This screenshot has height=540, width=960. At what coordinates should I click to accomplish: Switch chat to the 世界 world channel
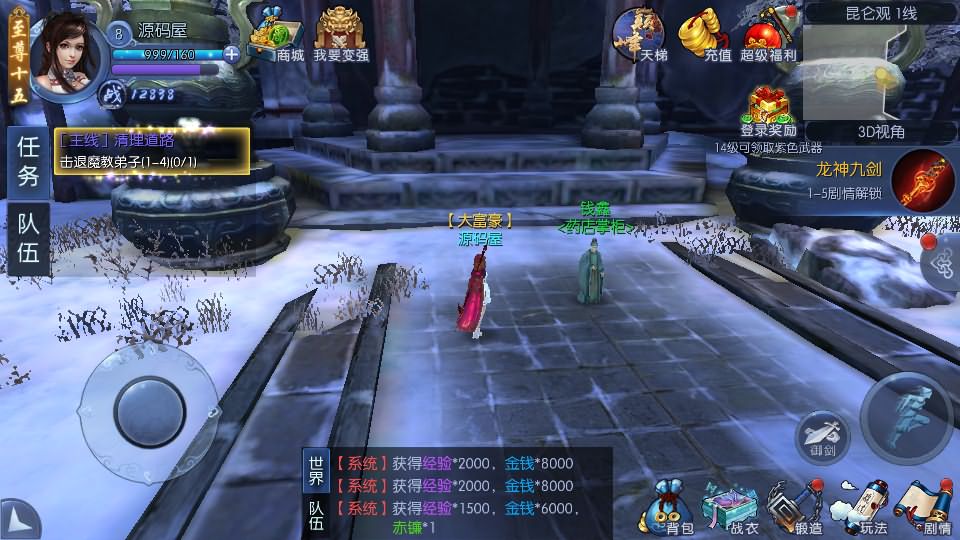316,469
